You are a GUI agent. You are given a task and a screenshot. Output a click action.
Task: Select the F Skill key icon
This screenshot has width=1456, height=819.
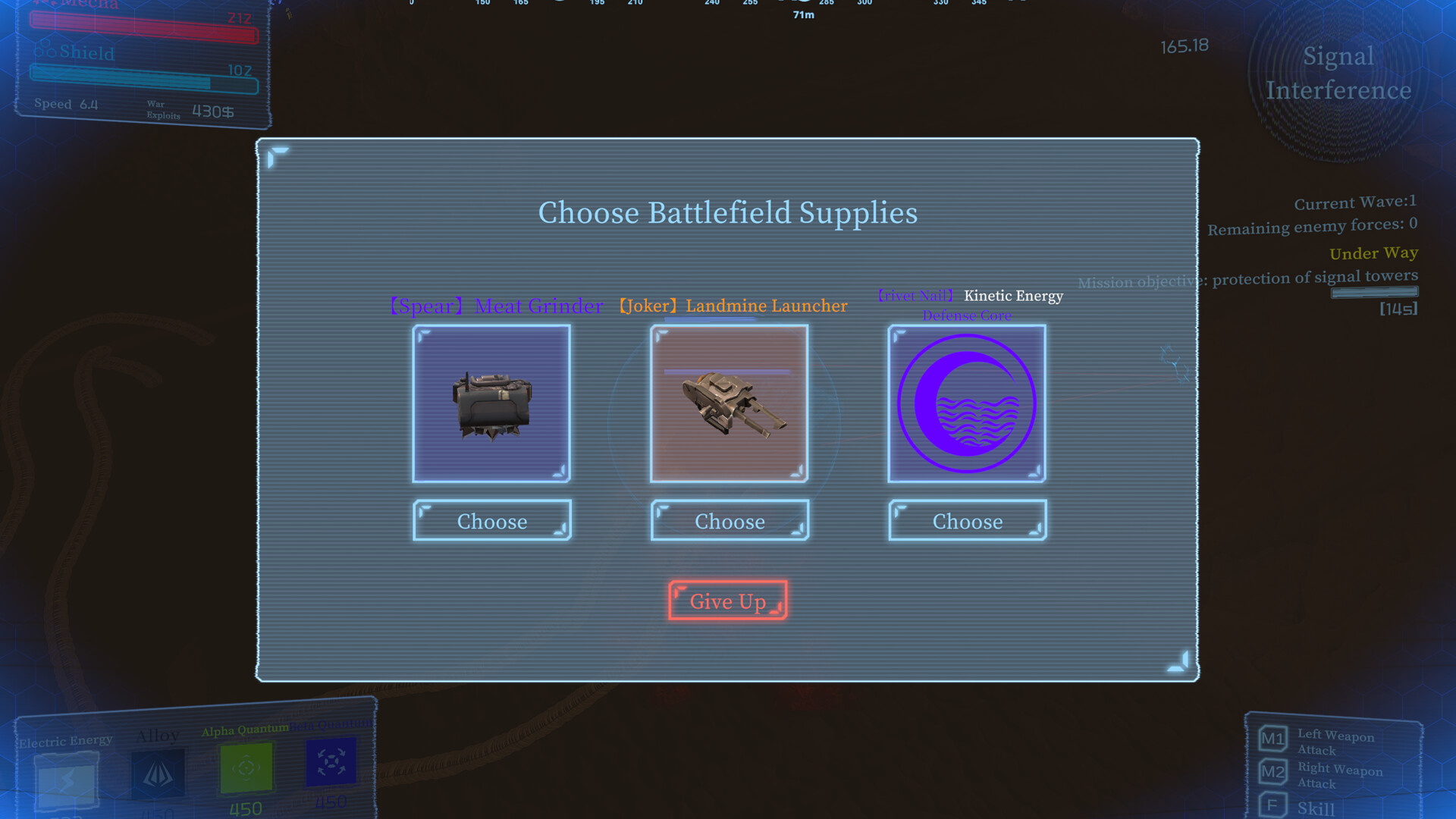coord(1272,805)
